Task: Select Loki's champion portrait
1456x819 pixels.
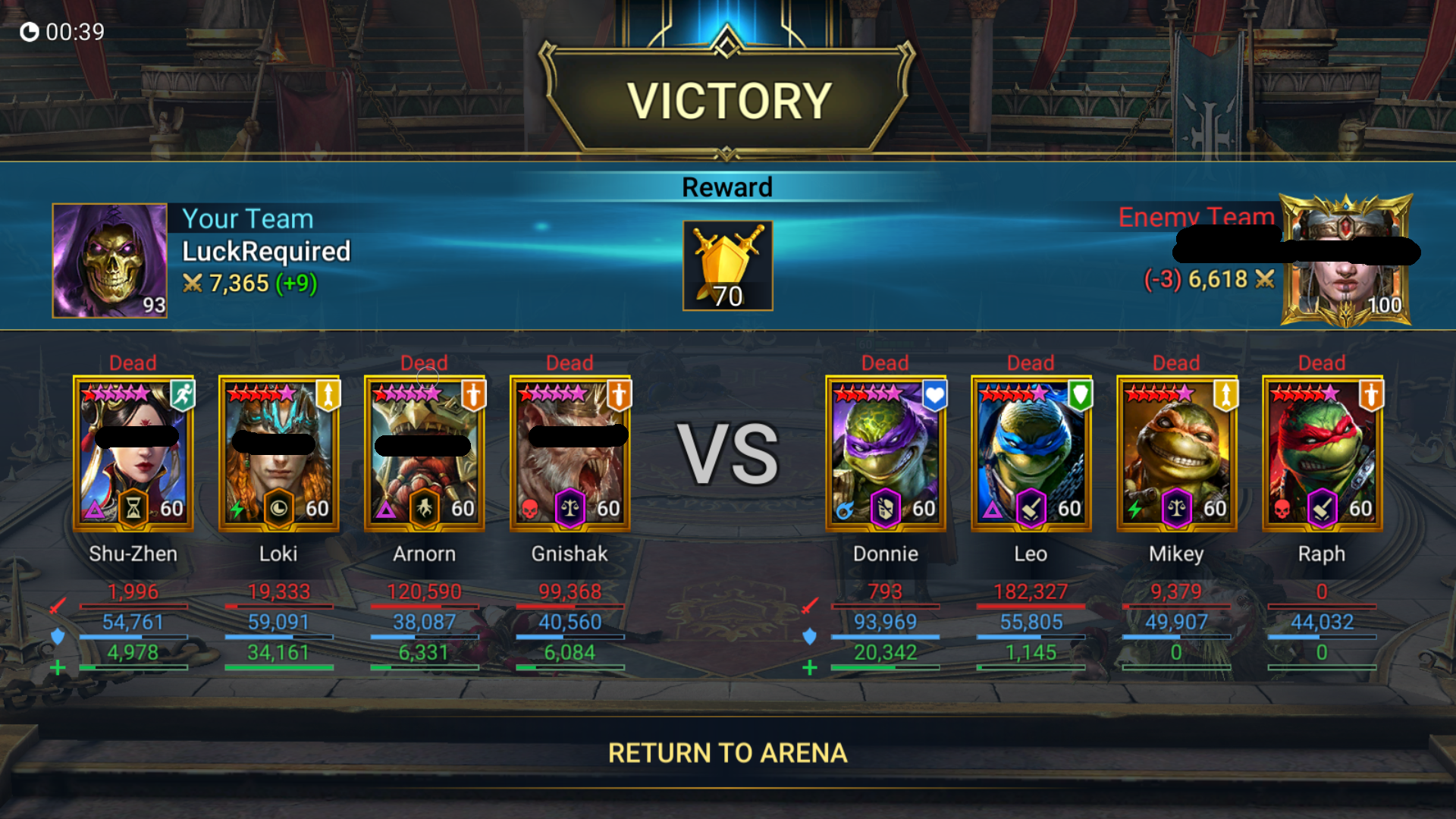Action: (279, 453)
